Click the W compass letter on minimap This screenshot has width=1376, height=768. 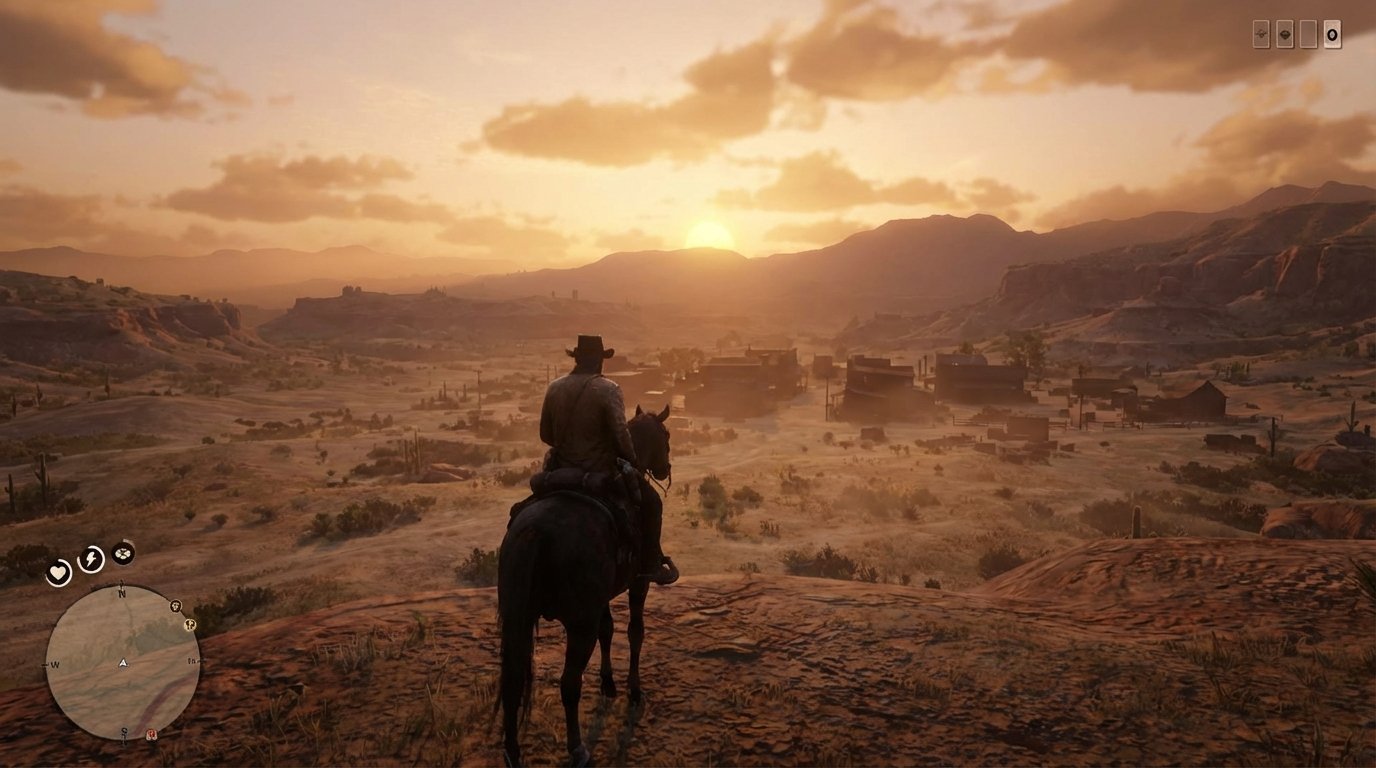coord(53,664)
